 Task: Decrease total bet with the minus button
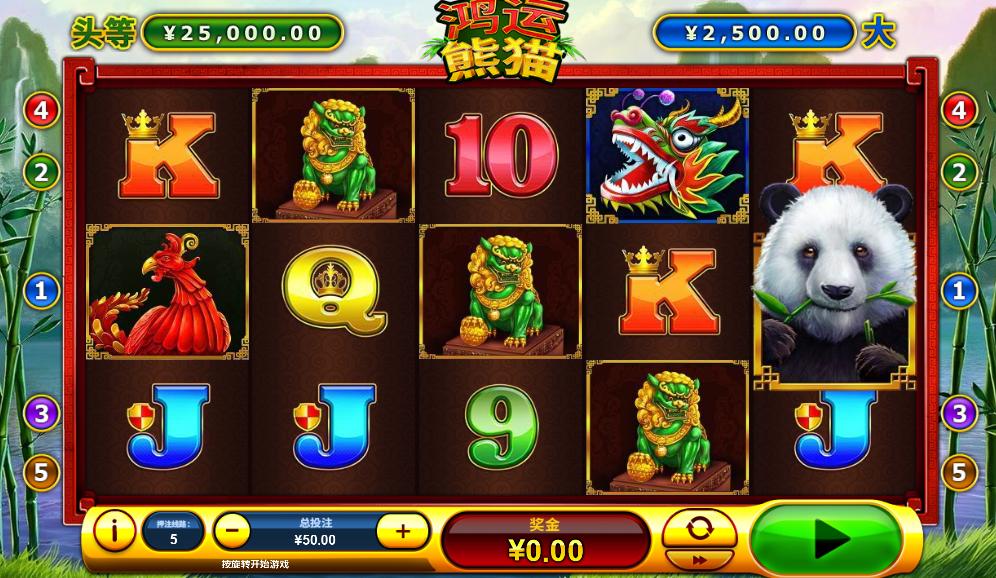point(232,530)
